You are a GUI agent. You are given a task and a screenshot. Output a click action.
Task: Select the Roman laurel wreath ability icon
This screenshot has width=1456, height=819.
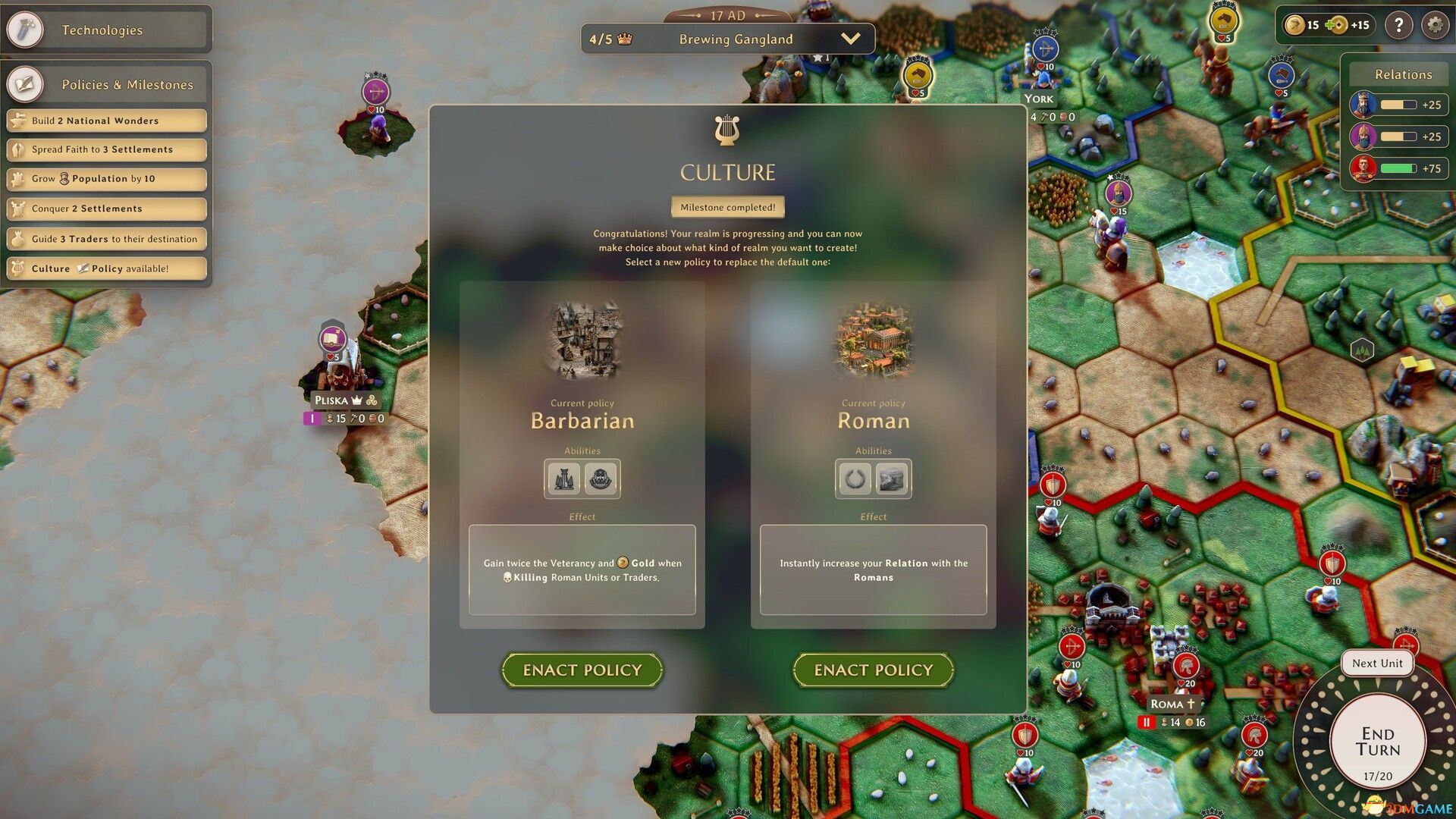click(855, 479)
